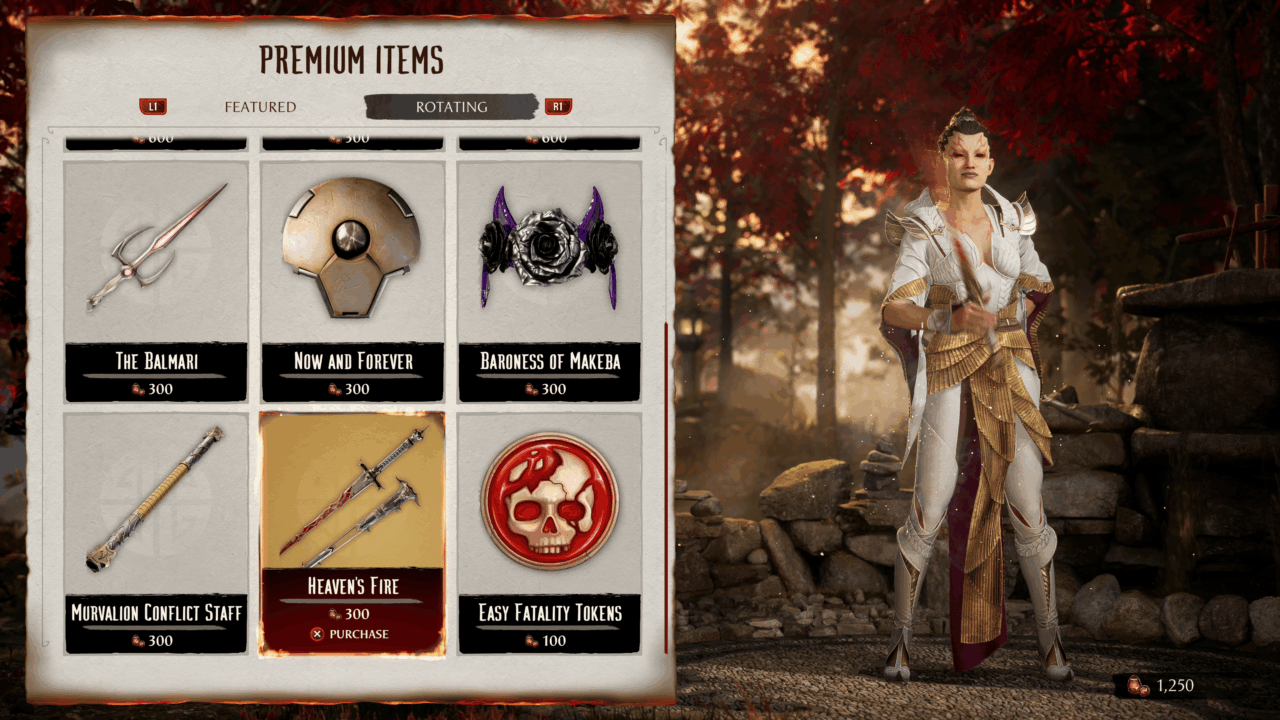The width and height of the screenshot is (1280, 720).
Task: Choose the Easy Fatality Tokens item
Action: click(549, 532)
